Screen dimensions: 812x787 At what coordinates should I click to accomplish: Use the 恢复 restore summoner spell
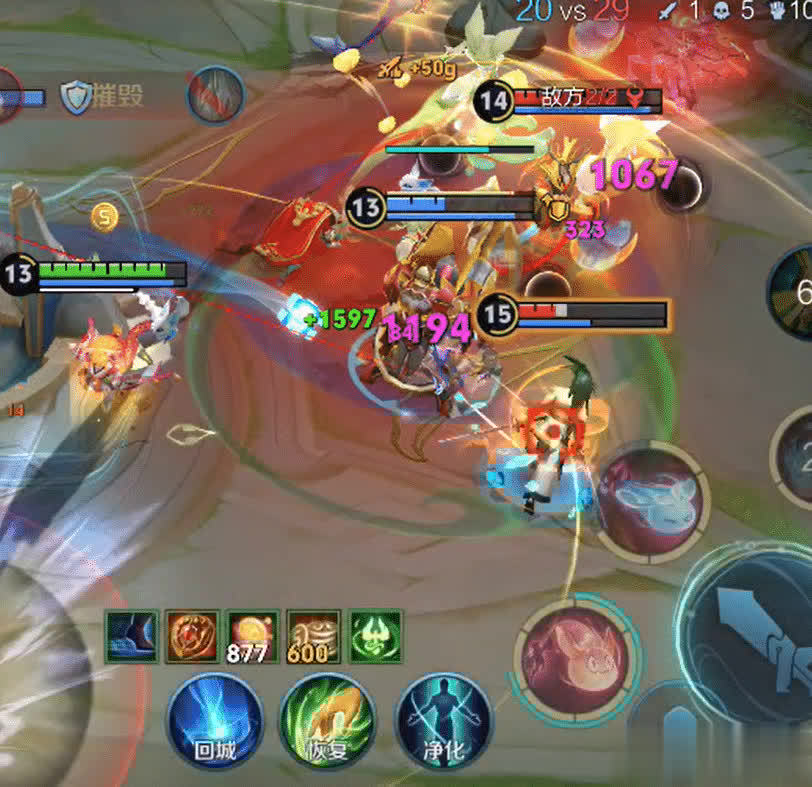point(328,720)
